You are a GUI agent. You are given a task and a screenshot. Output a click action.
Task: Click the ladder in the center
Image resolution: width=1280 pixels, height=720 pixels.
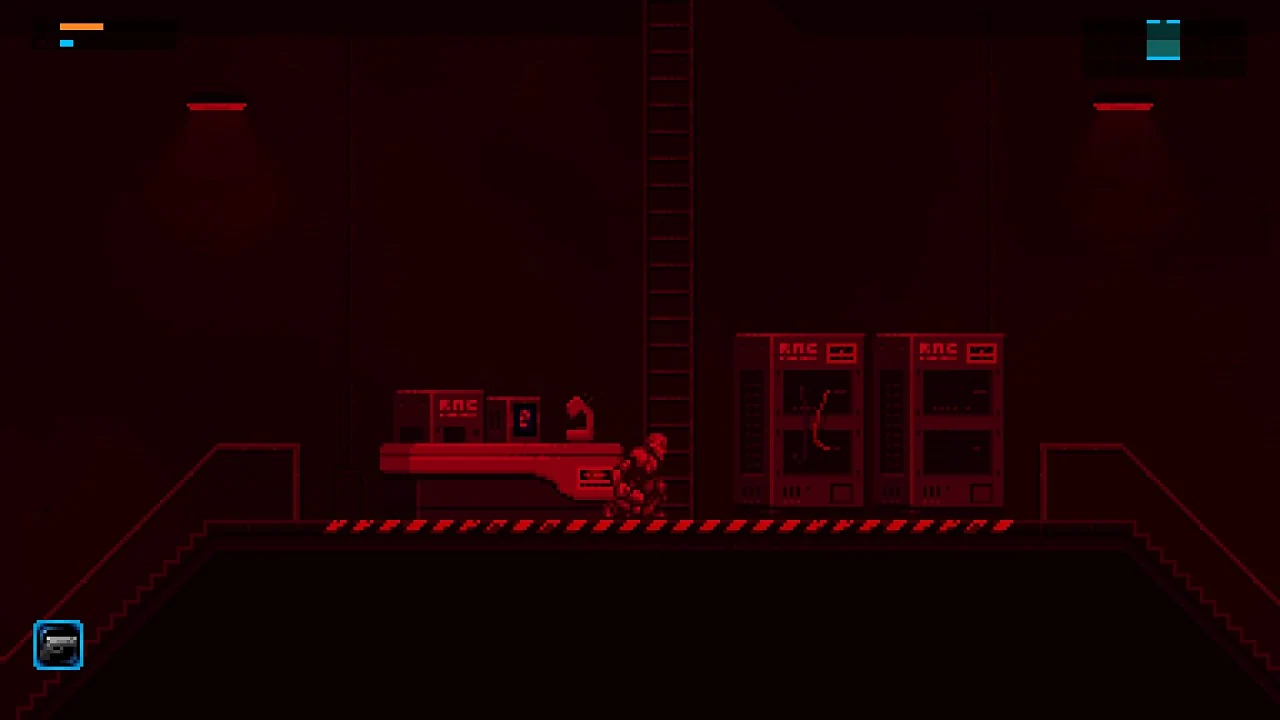(x=668, y=250)
